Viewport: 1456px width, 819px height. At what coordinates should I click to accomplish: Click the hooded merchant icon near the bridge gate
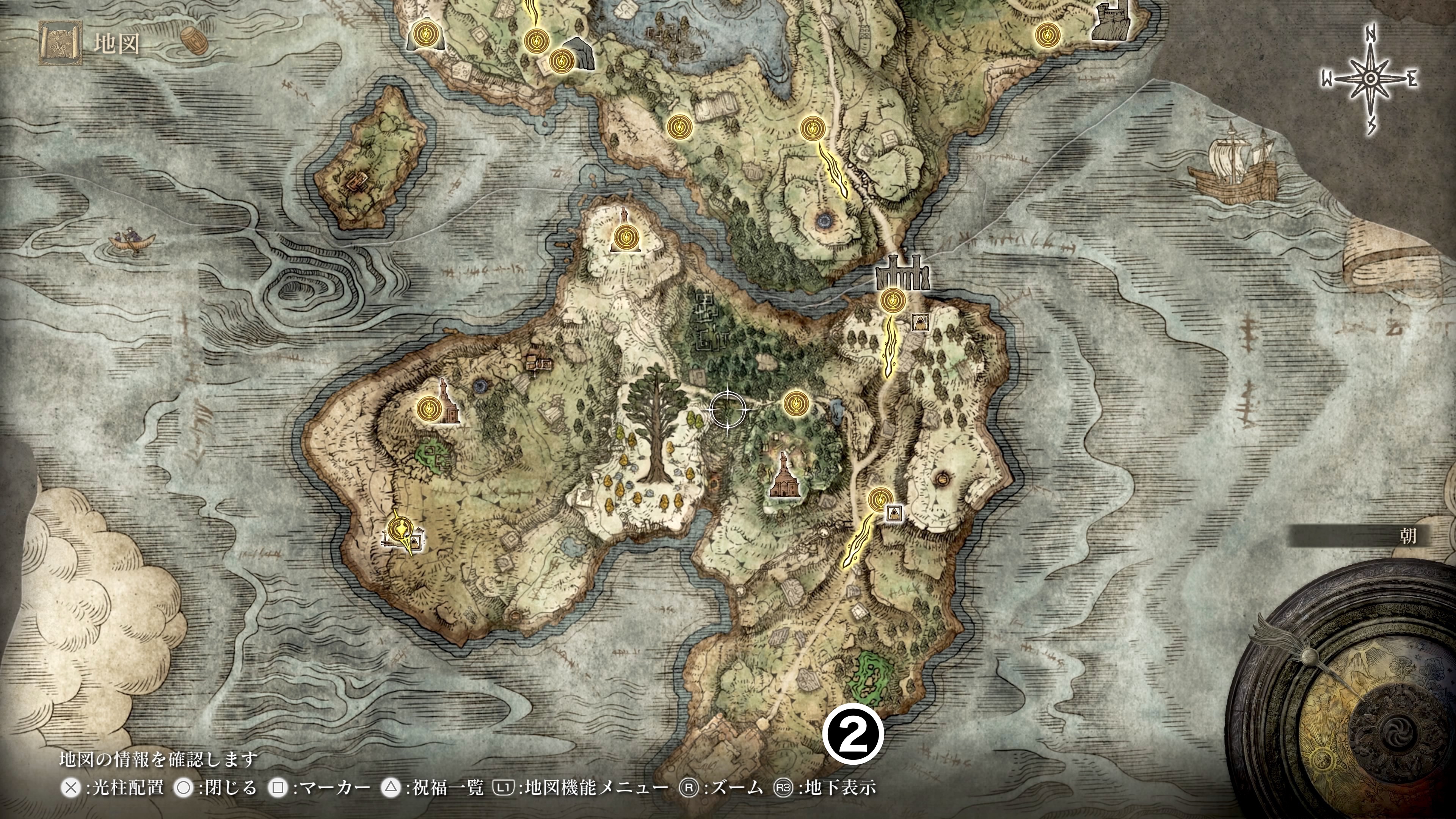pos(919,323)
